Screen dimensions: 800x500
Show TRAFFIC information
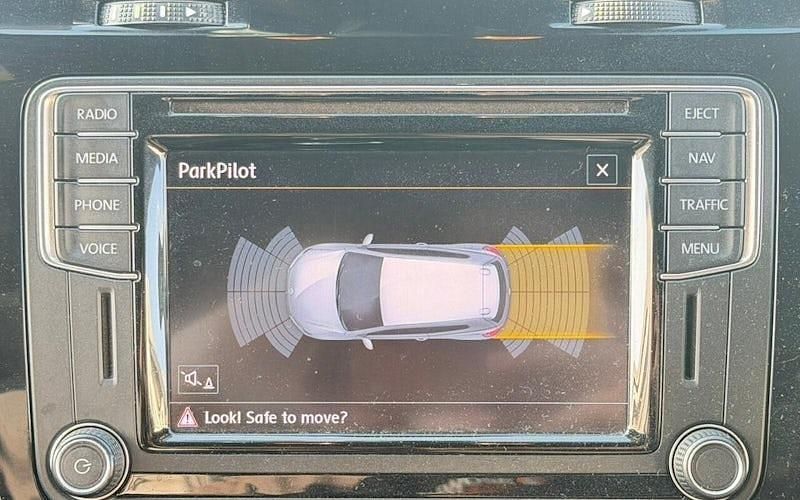tap(704, 204)
